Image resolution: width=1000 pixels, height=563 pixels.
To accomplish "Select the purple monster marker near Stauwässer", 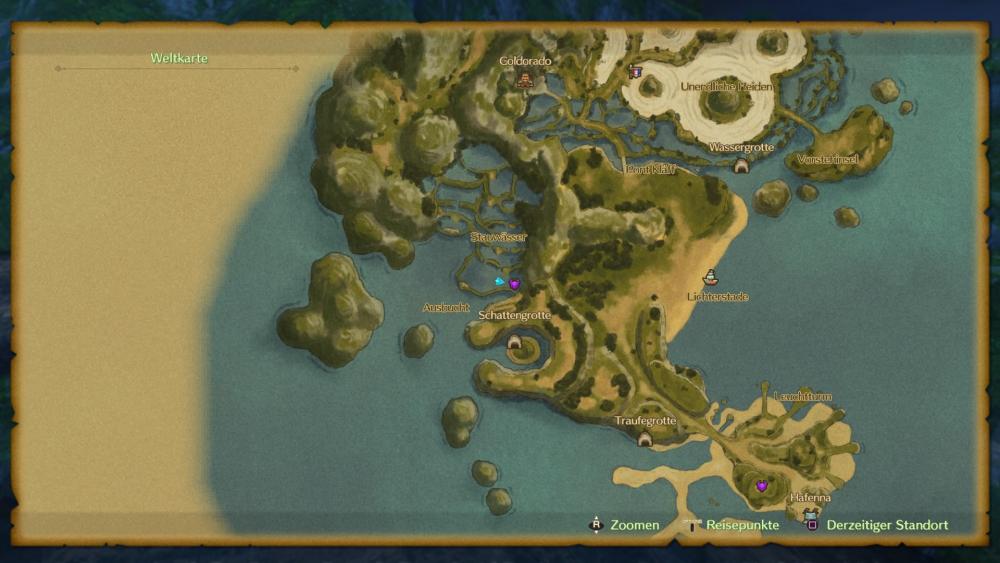I will (x=515, y=284).
